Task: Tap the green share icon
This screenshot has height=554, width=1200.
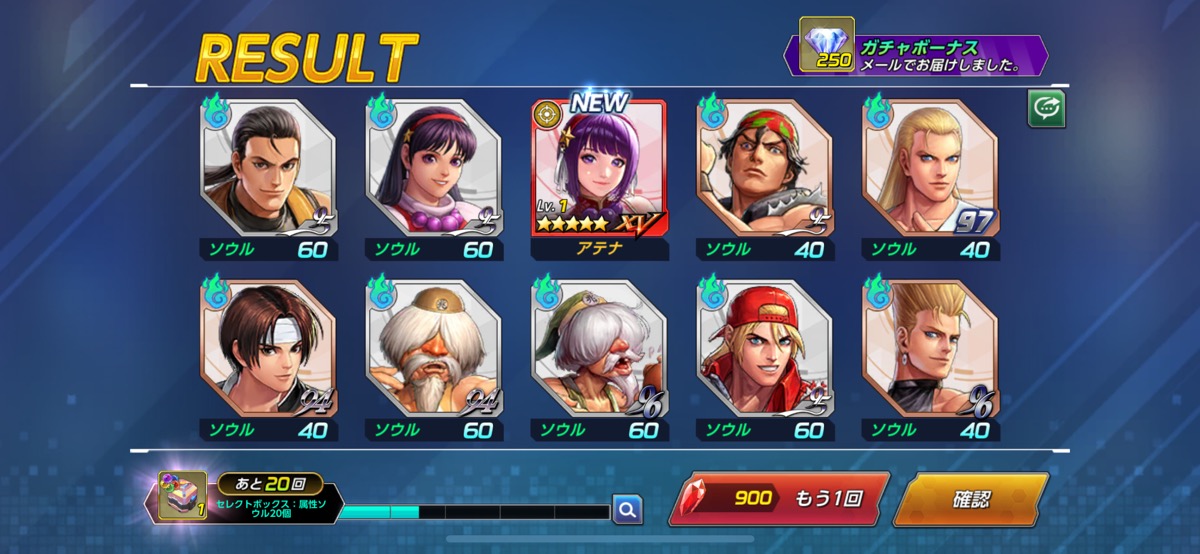Action: tap(1046, 109)
